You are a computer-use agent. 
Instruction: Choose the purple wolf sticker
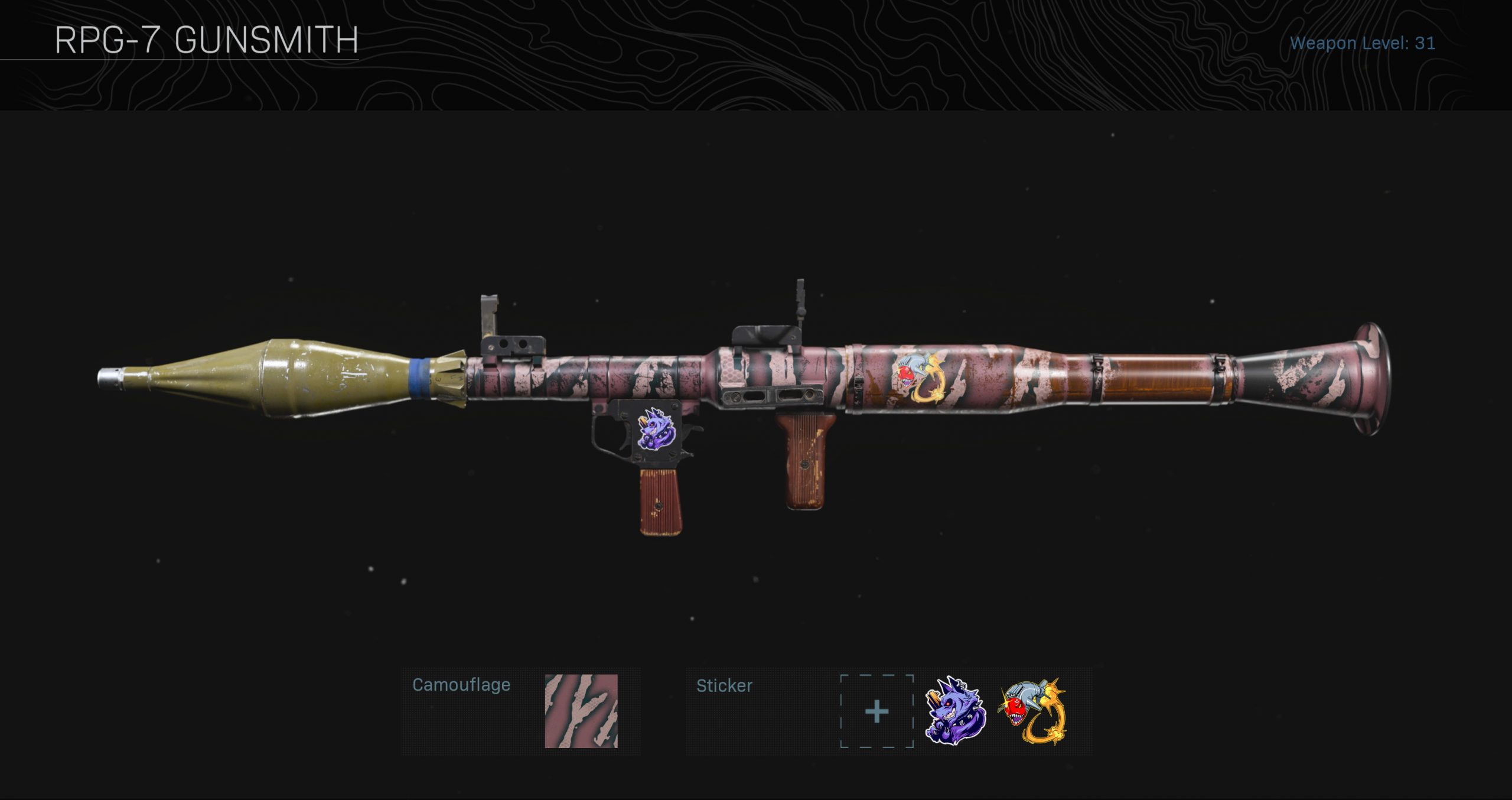(x=954, y=711)
